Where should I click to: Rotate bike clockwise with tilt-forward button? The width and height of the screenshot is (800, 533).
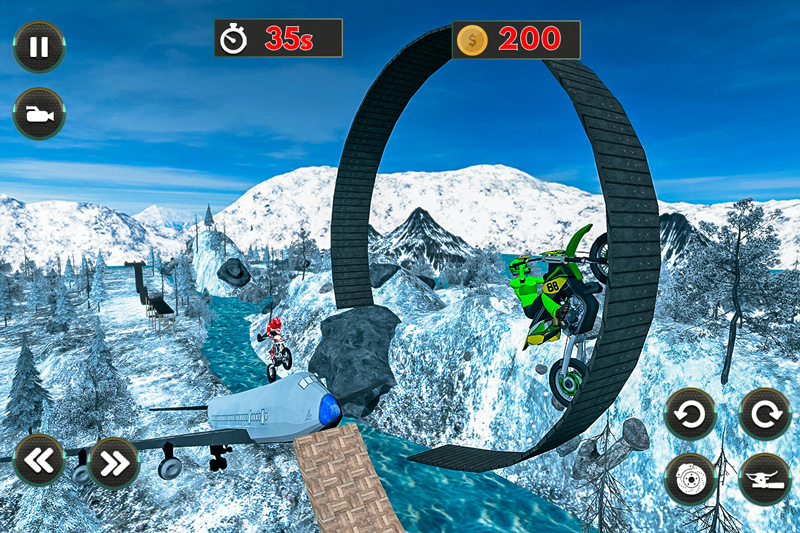pyautogui.click(x=764, y=414)
